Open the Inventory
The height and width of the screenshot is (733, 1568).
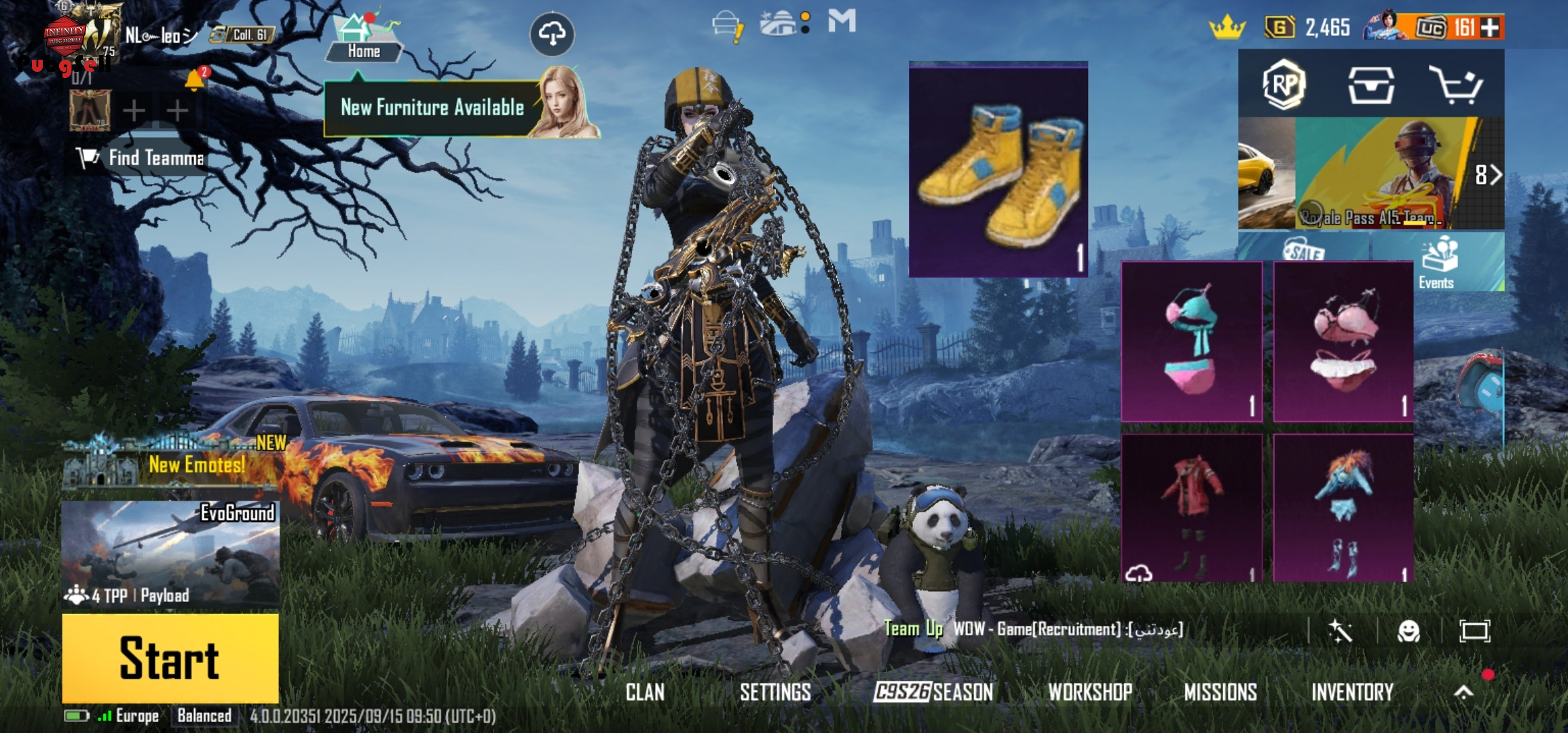click(x=1352, y=692)
